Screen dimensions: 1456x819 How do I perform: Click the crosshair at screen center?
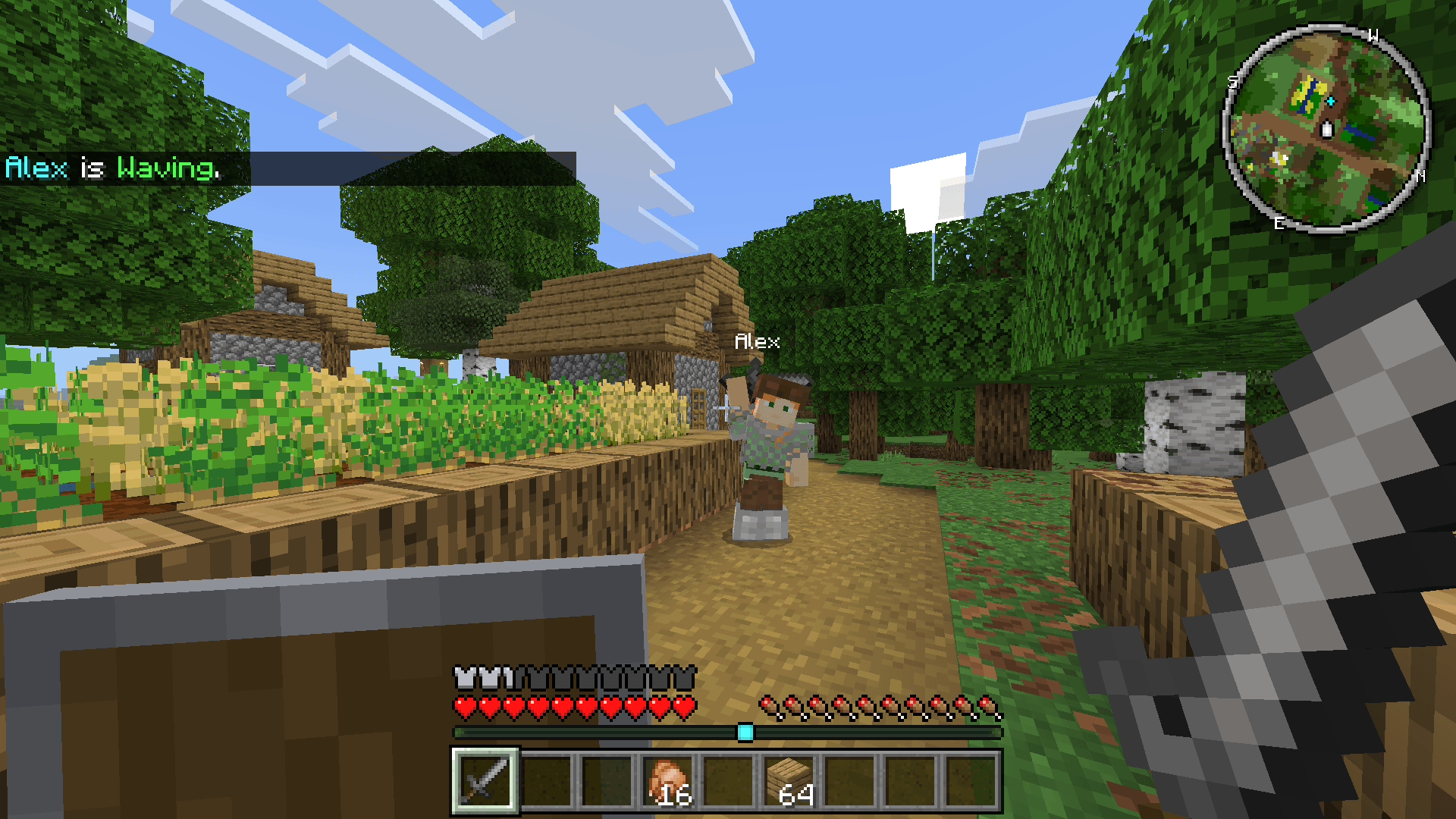pyautogui.click(x=728, y=409)
